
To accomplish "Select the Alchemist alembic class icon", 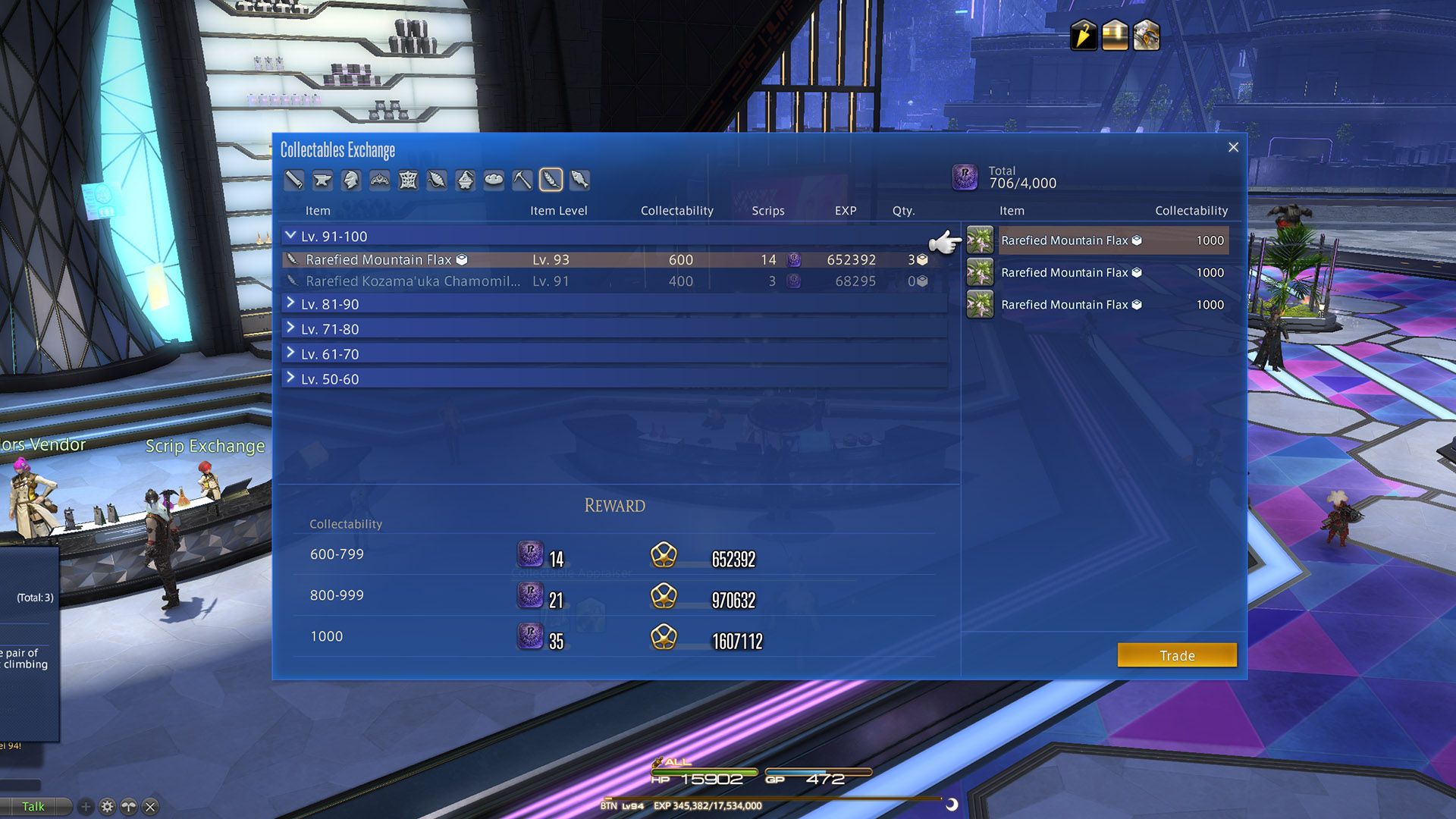I will click(466, 180).
